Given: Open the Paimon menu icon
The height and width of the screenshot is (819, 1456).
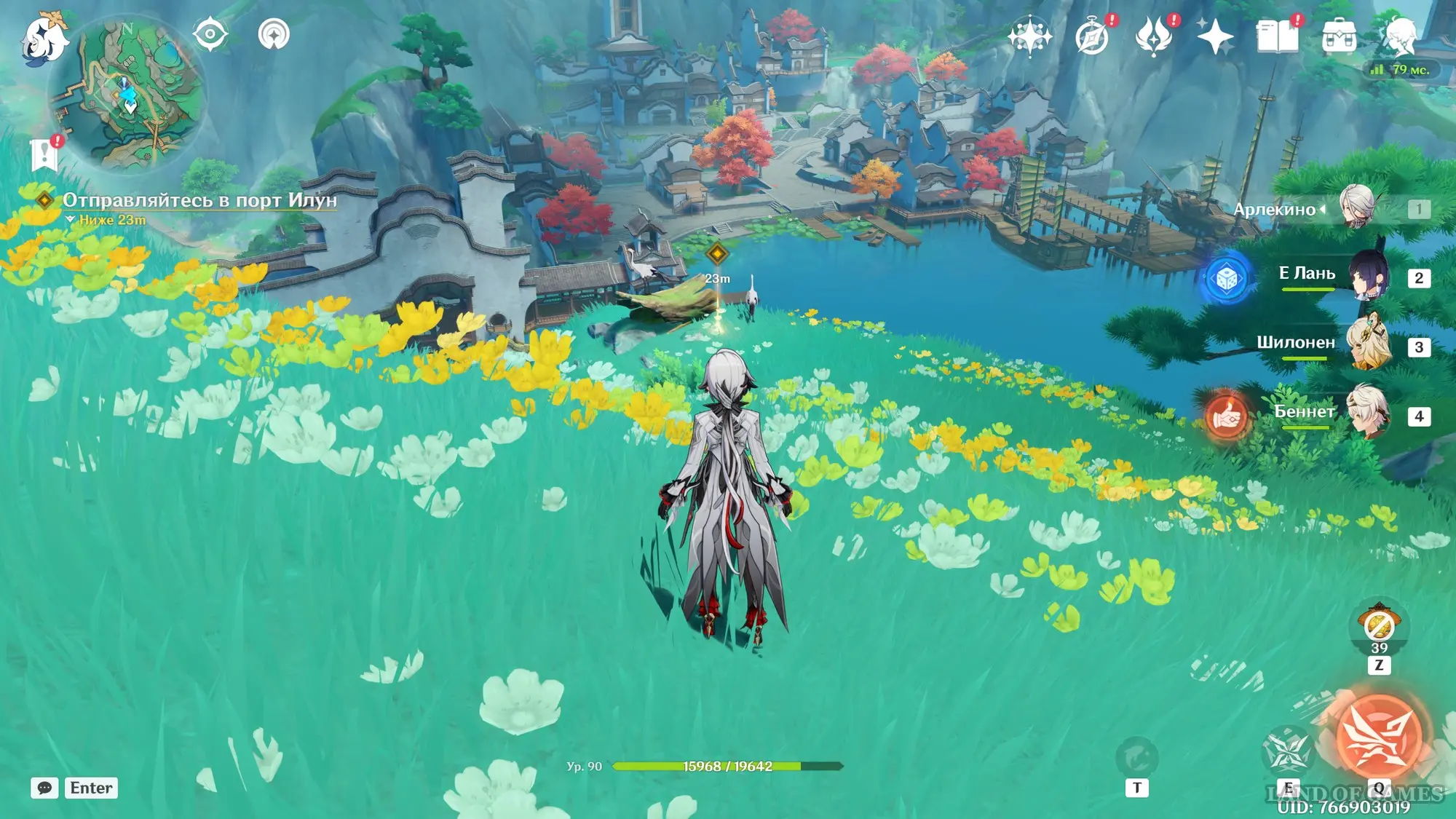Looking at the screenshot, I should point(44,38).
